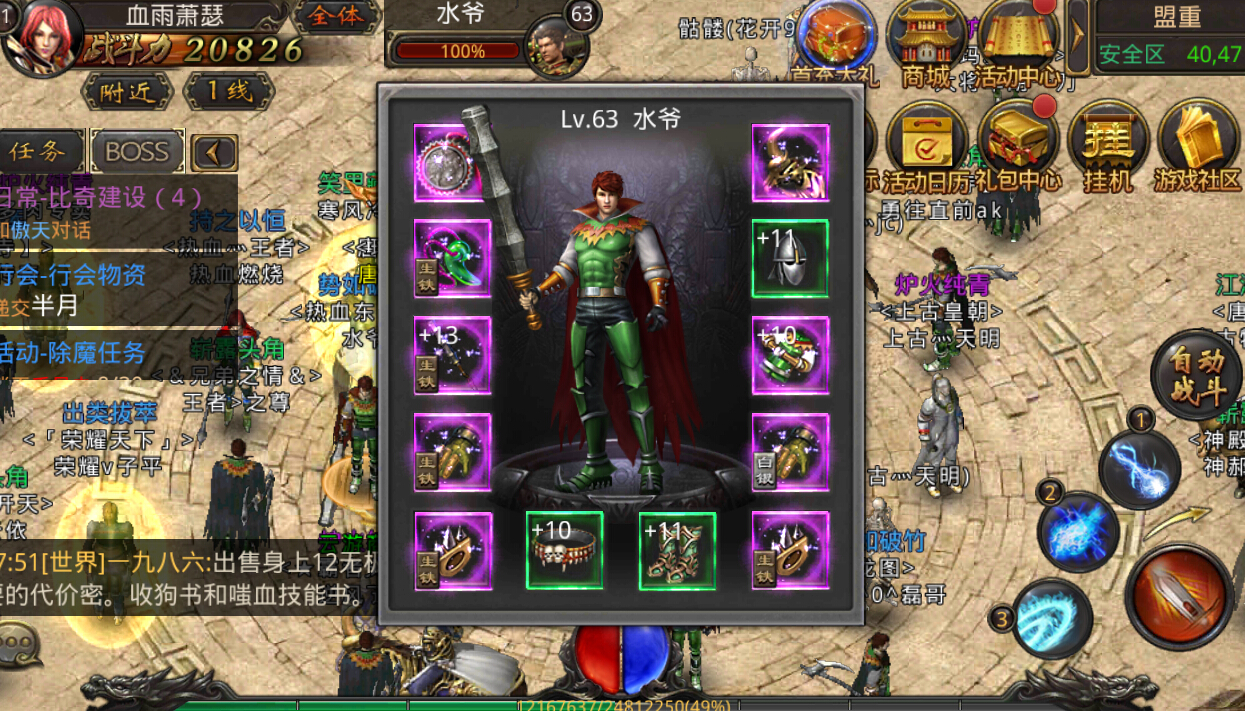Open the 任务 quest tab
The height and width of the screenshot is (711, 1245).
click(x=40, y=152)
